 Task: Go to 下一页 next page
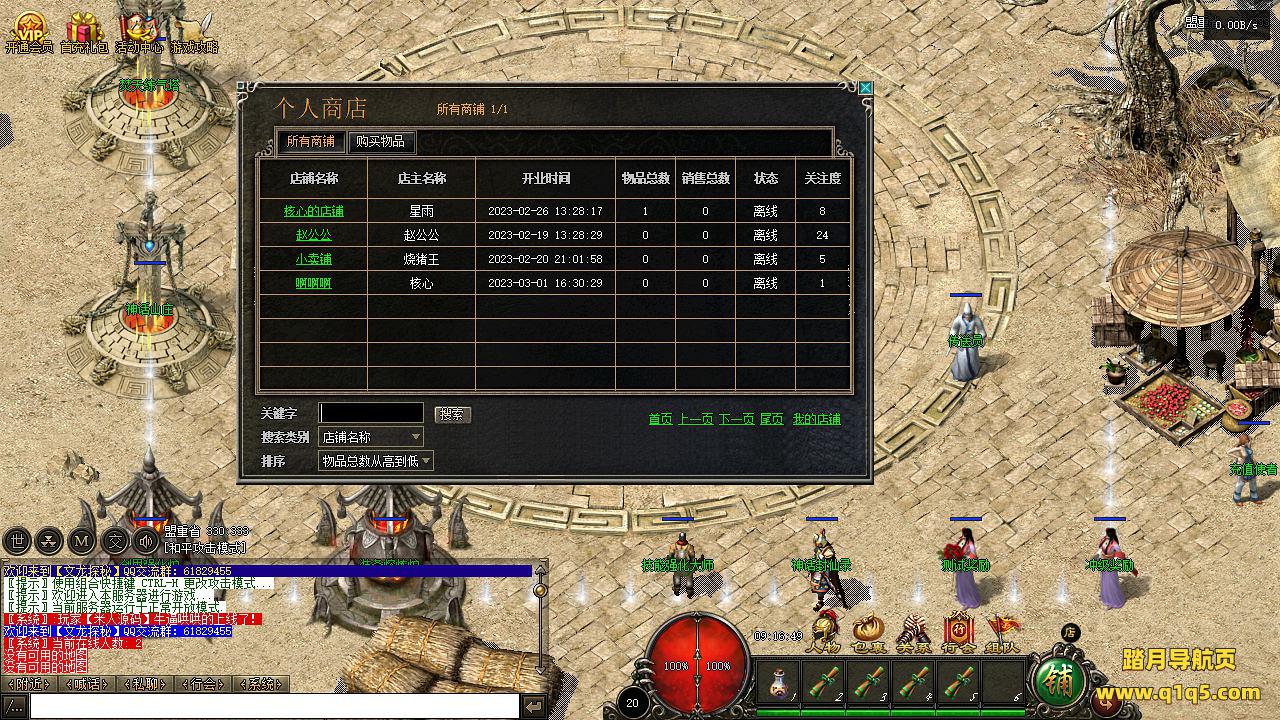coord(736,419)
